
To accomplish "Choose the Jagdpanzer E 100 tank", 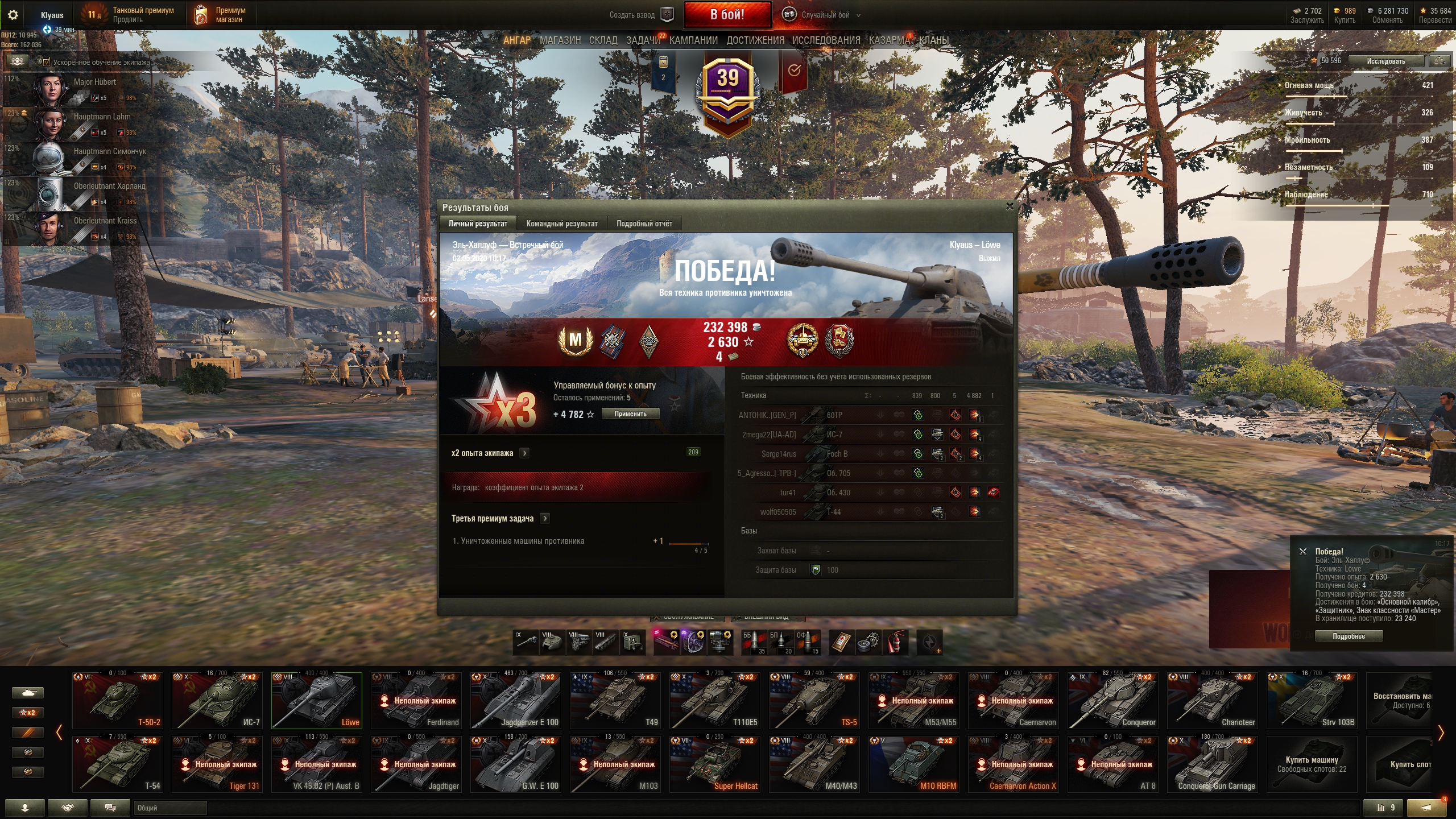I will tap(516, 701).
